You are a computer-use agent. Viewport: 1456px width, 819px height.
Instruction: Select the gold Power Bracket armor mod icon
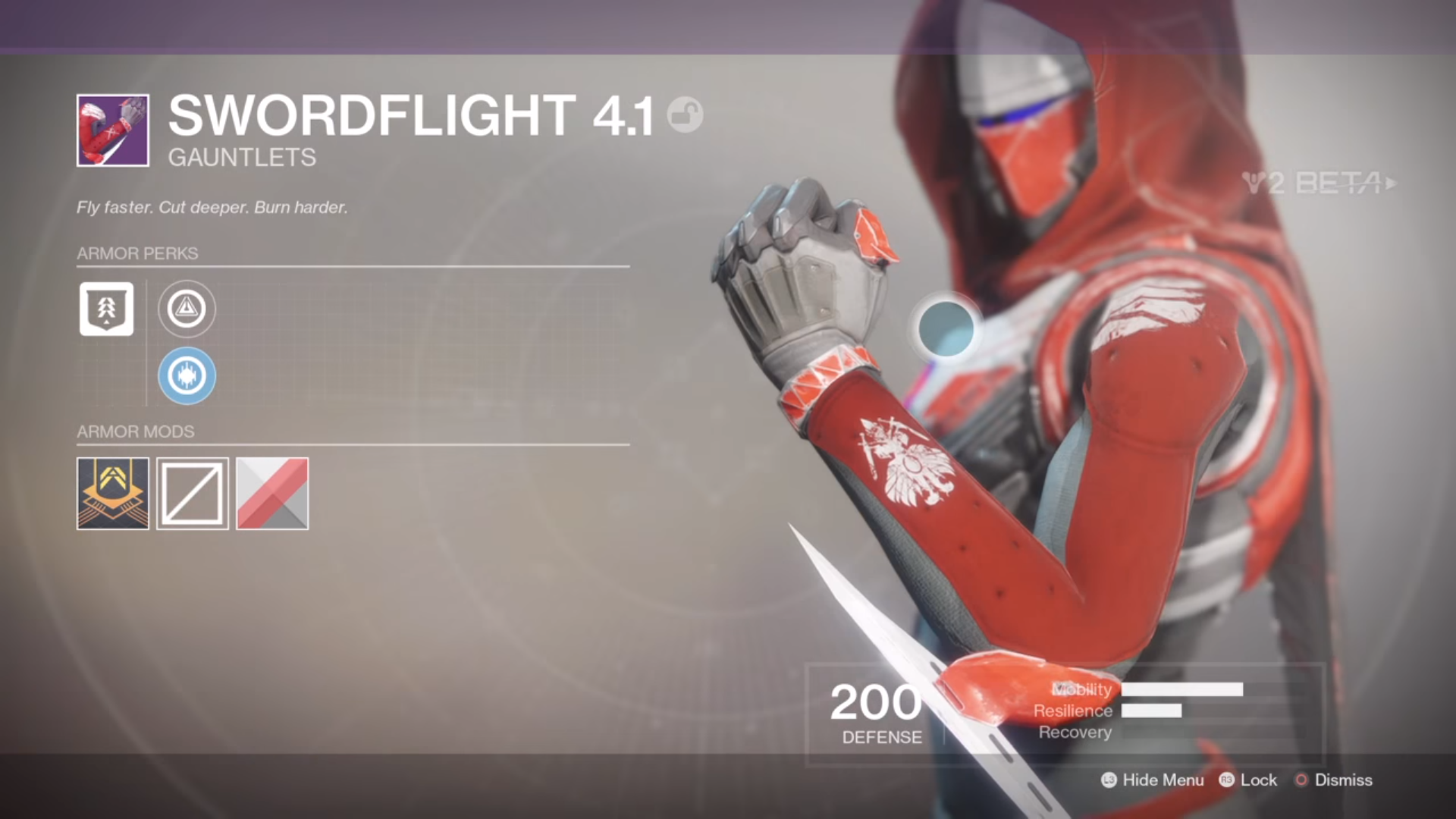[112, 494]
